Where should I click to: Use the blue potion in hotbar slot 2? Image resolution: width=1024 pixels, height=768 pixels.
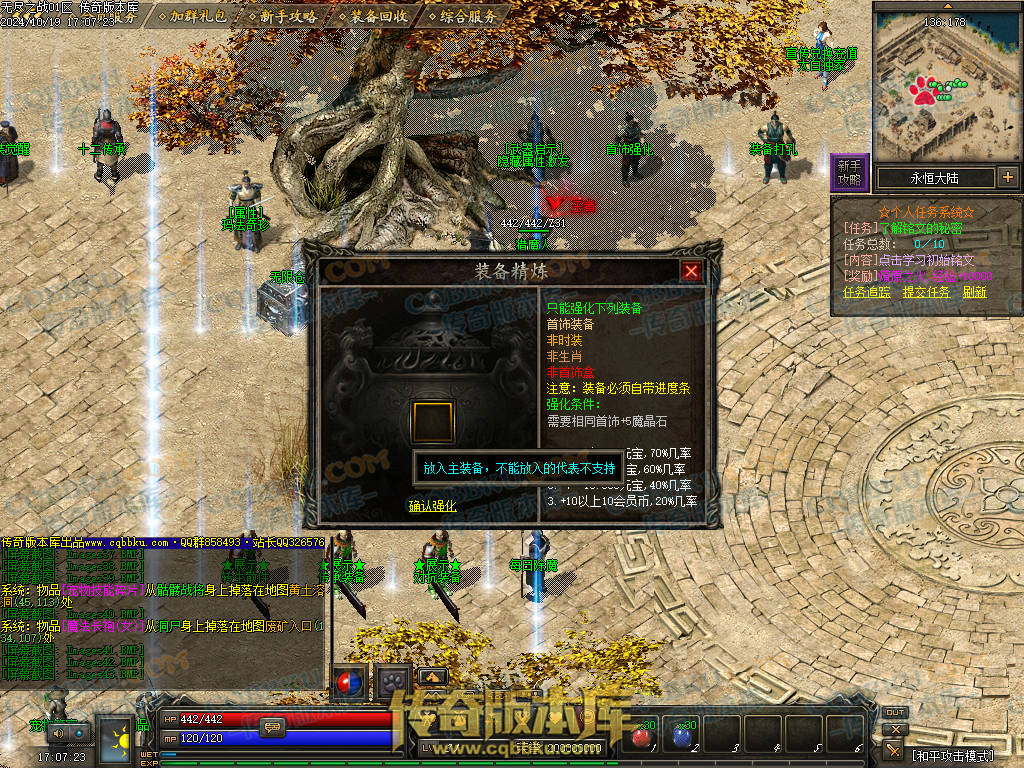pos(683,736)
